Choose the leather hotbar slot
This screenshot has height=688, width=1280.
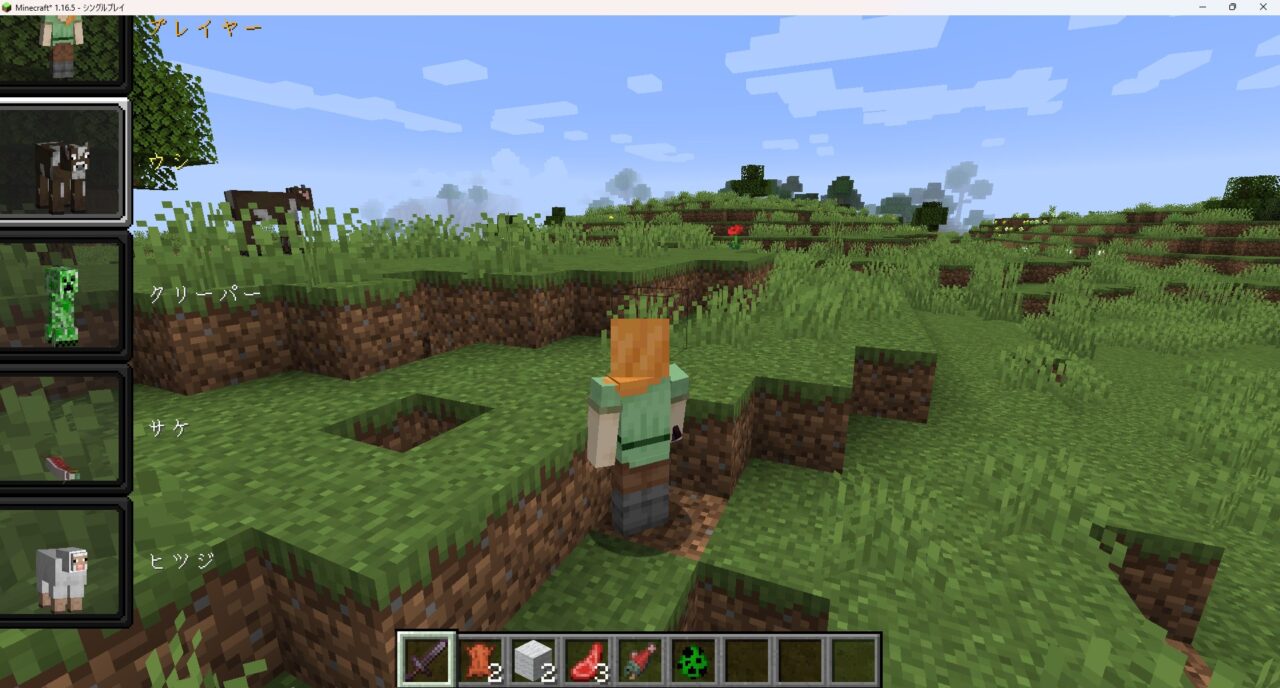(480, 660)
